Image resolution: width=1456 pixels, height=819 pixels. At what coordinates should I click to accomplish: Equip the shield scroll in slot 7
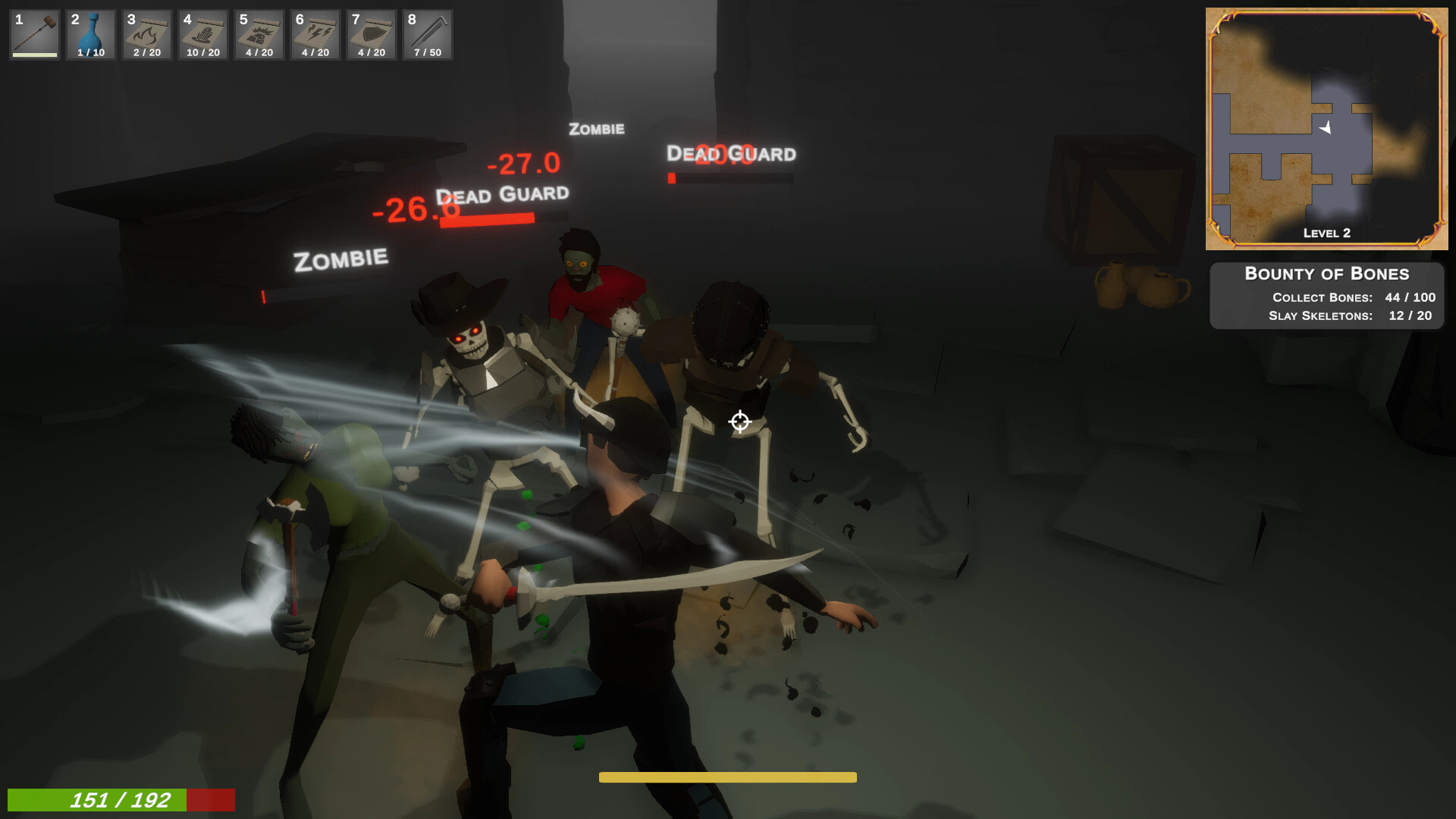click(x=371, y=35)
